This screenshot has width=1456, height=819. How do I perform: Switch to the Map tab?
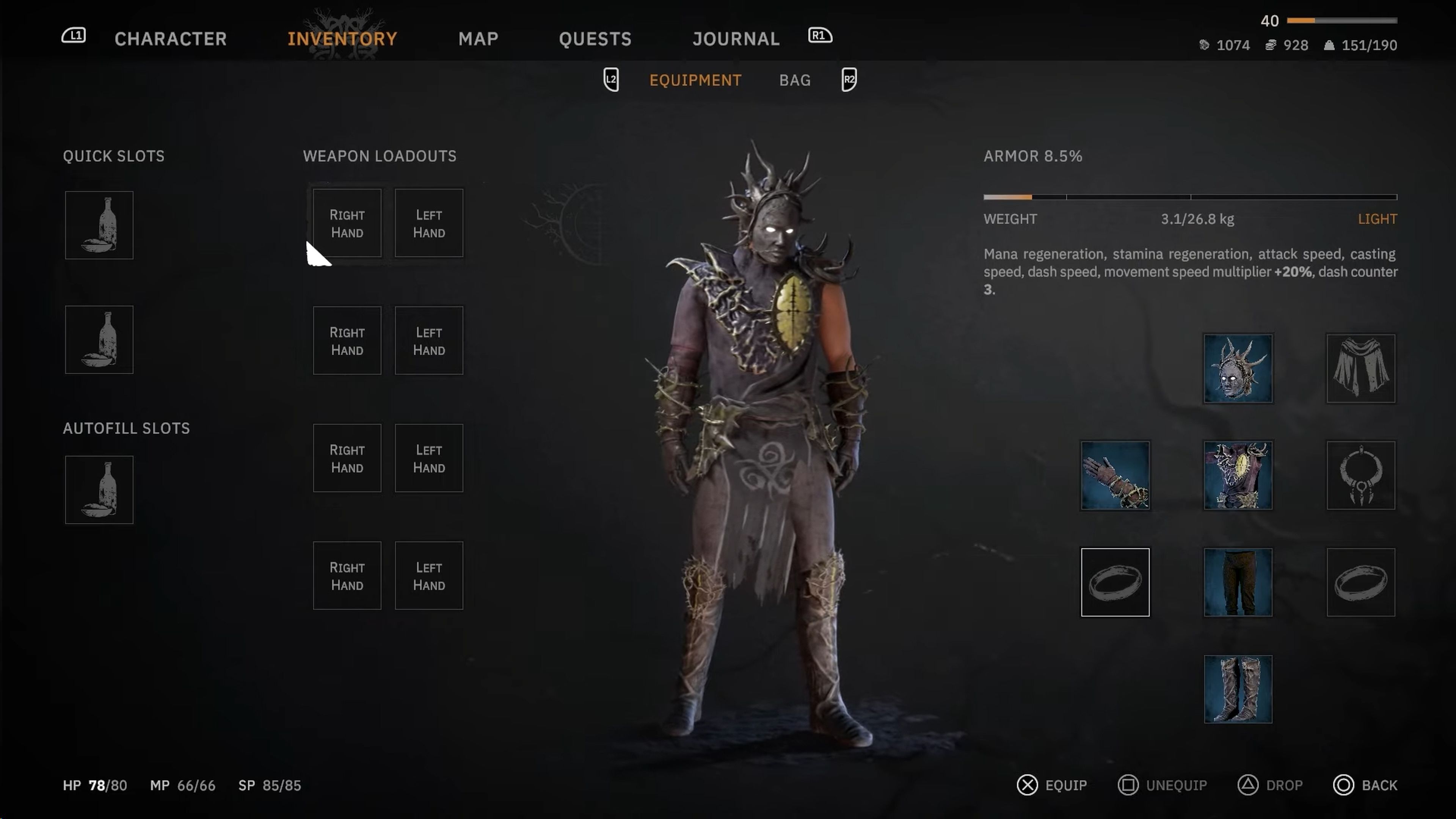[x=478, y=38]
